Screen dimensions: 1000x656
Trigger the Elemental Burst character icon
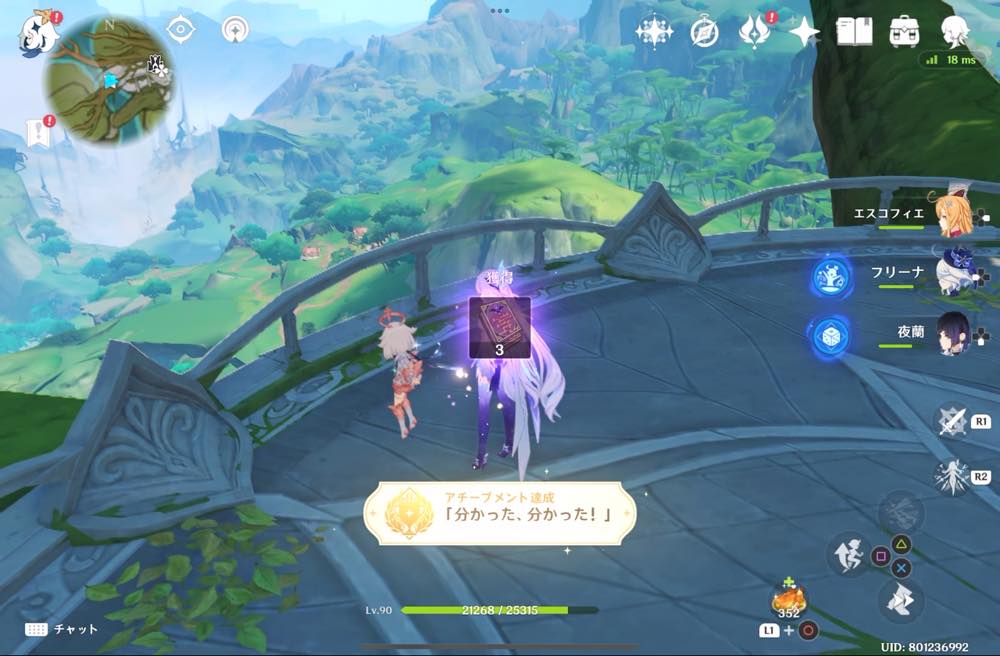(950, 476)
